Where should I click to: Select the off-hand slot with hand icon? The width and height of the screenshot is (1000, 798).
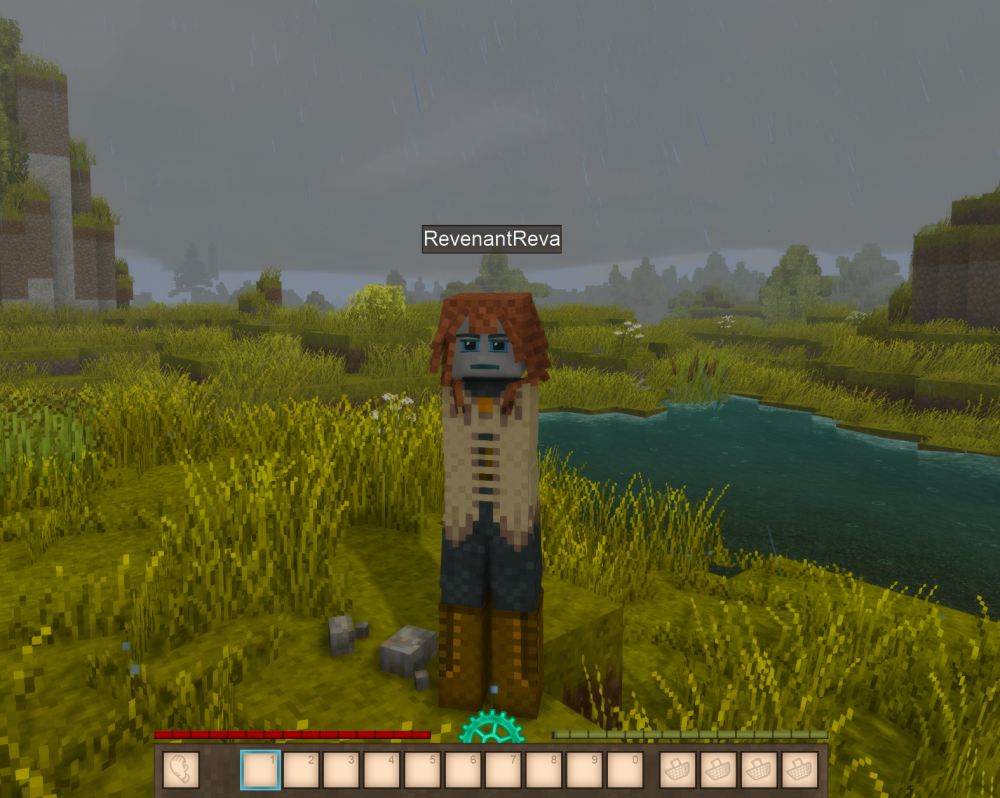point(181,770)
